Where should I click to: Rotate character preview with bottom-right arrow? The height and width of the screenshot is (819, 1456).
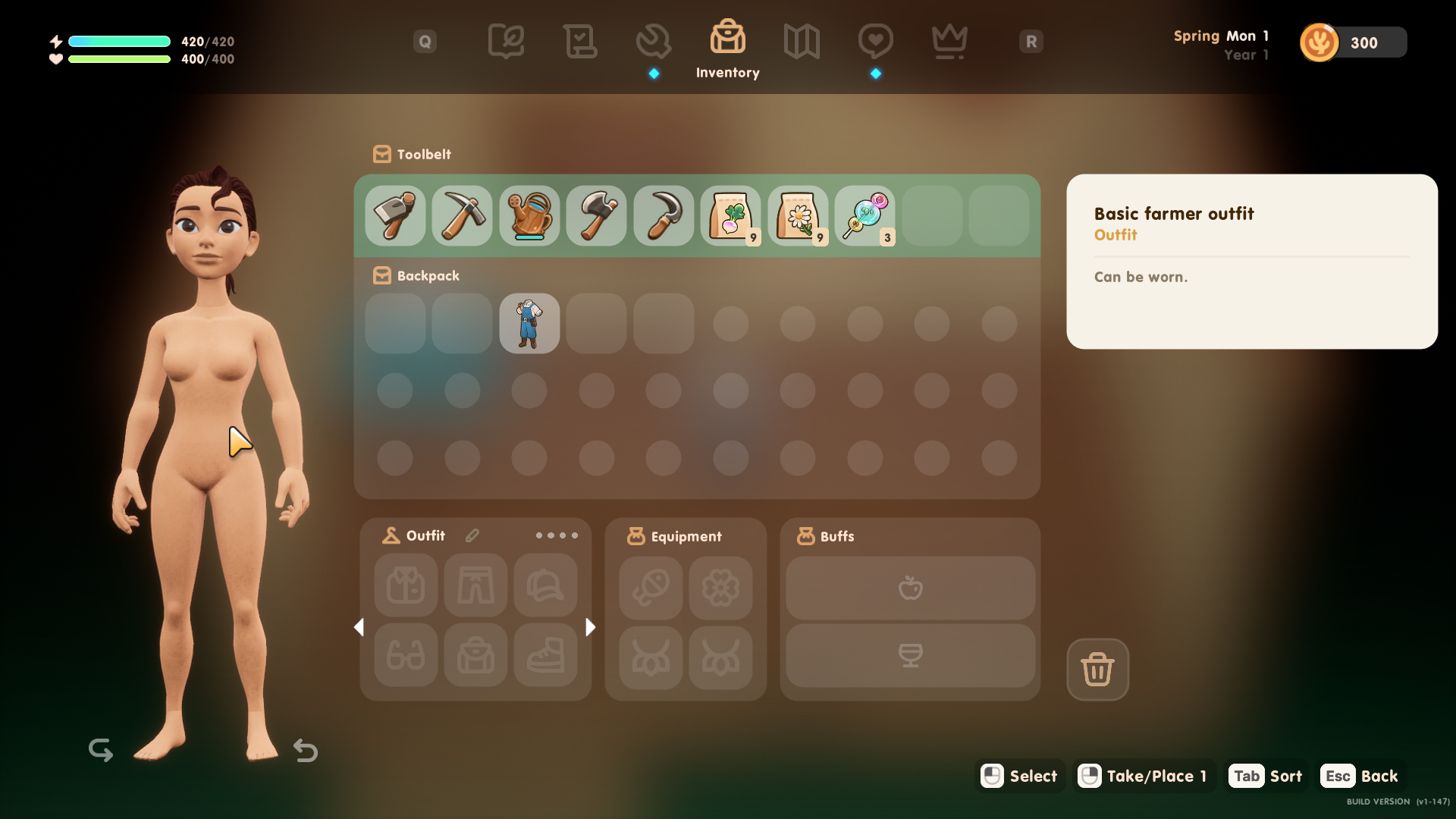(306, 750)
